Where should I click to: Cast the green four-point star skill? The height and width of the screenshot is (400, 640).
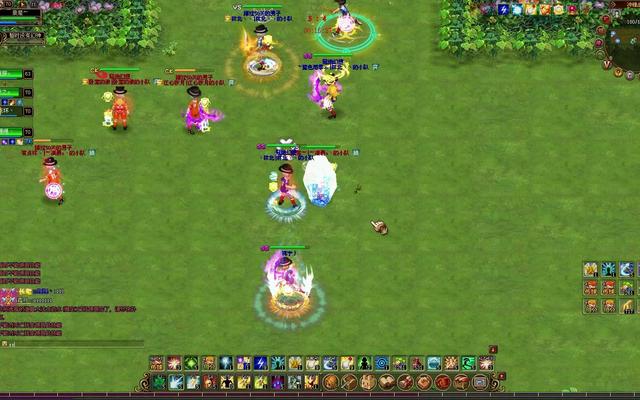coord(192,363)
